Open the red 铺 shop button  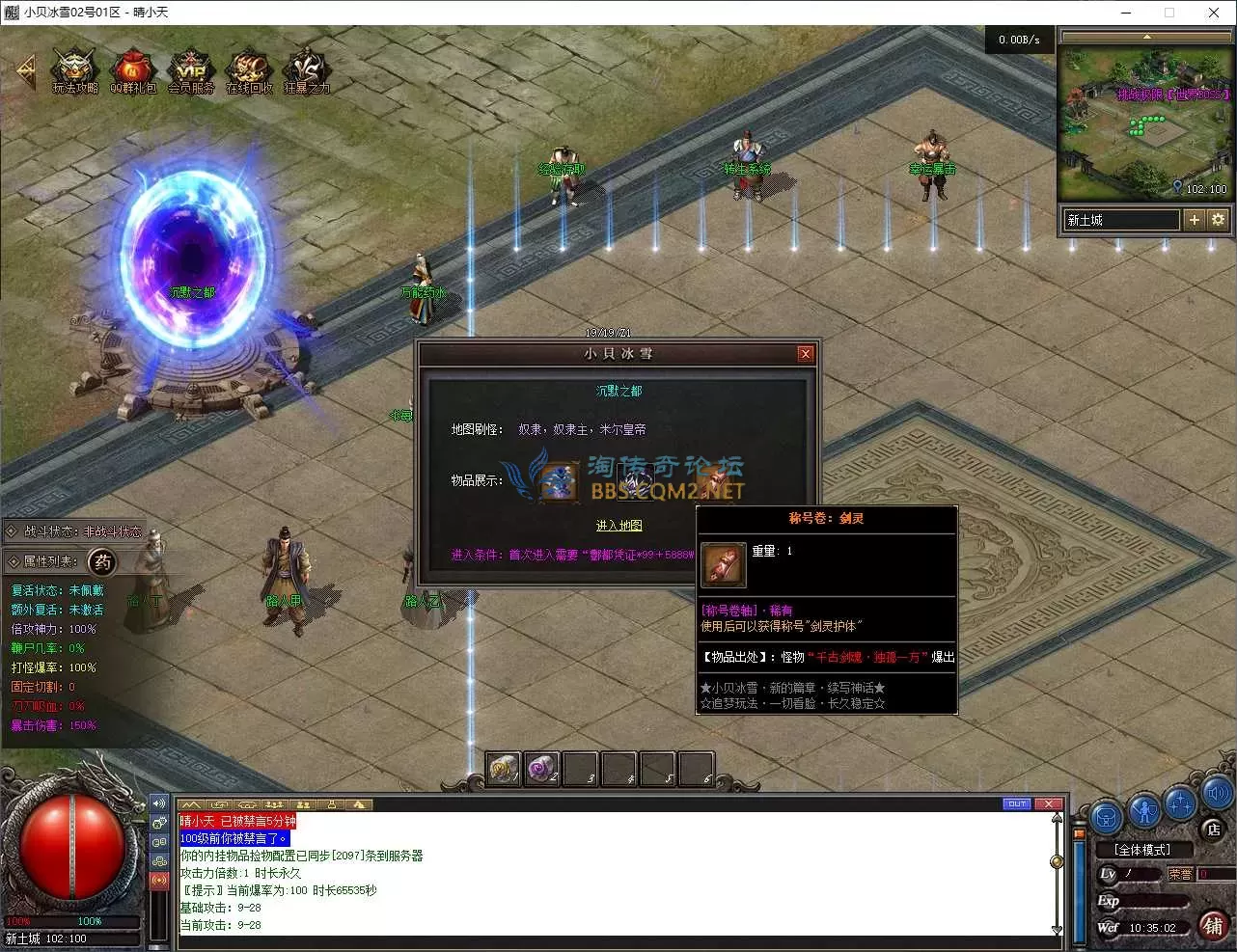(x=1214, y=926)
